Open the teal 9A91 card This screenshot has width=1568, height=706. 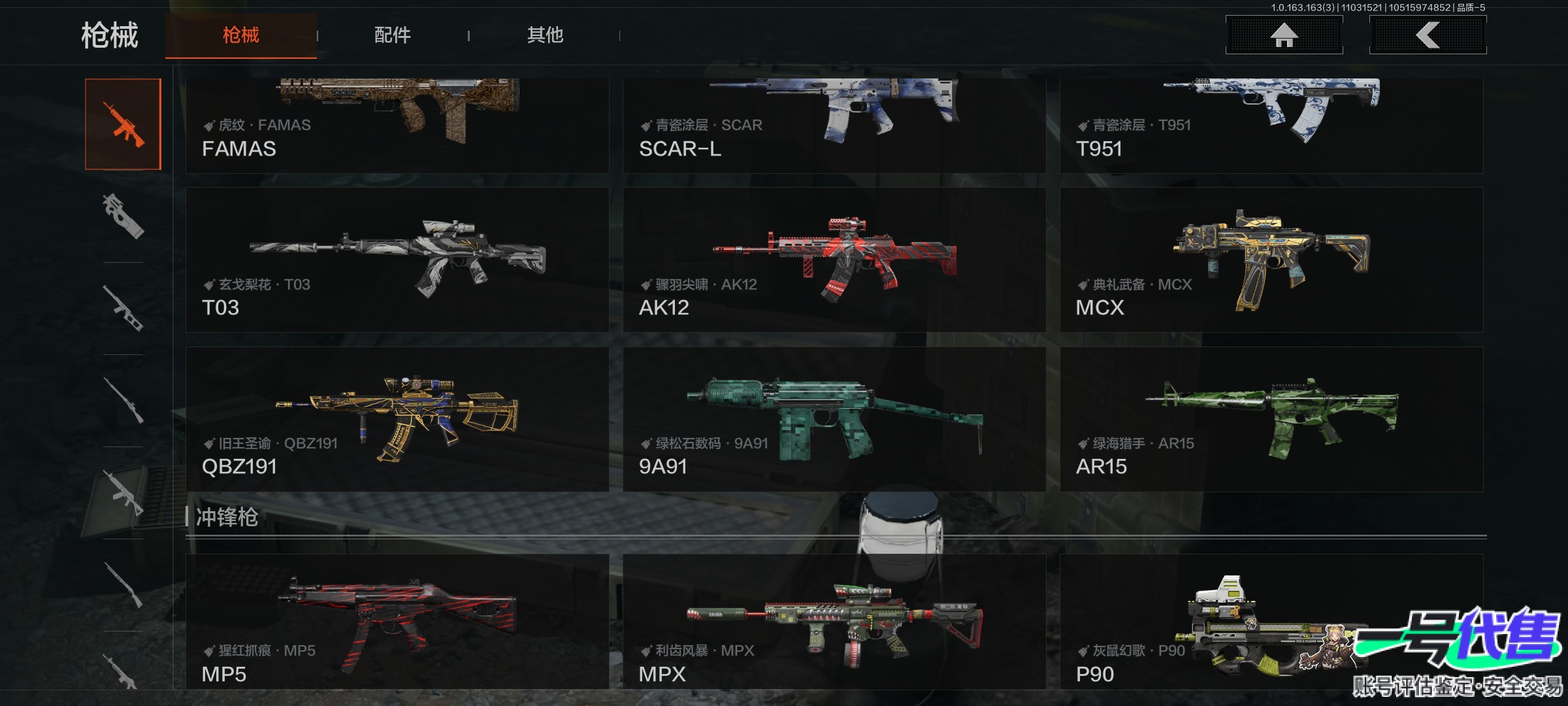pos(834,419)
